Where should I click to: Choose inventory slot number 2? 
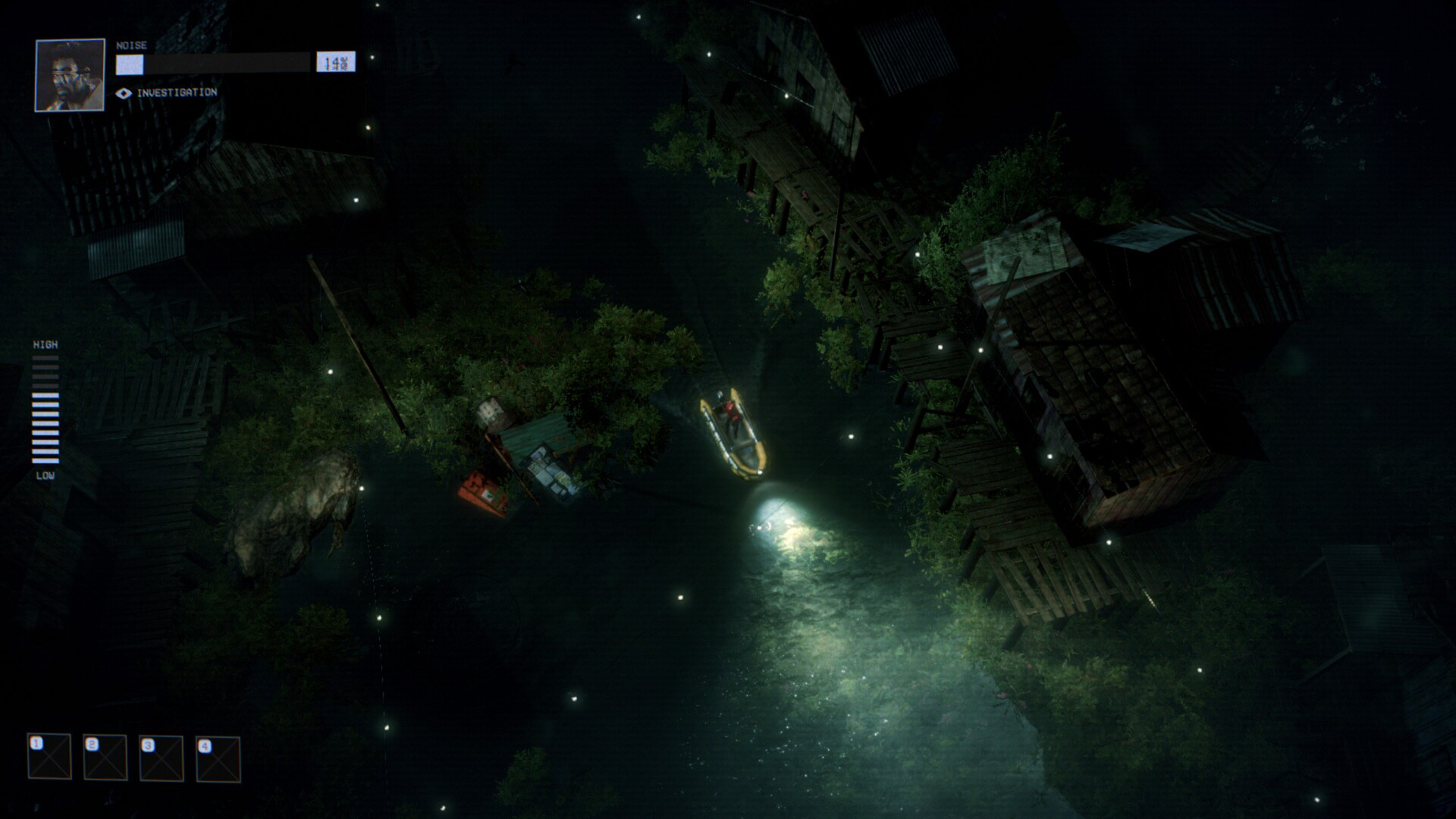point(105,757)
